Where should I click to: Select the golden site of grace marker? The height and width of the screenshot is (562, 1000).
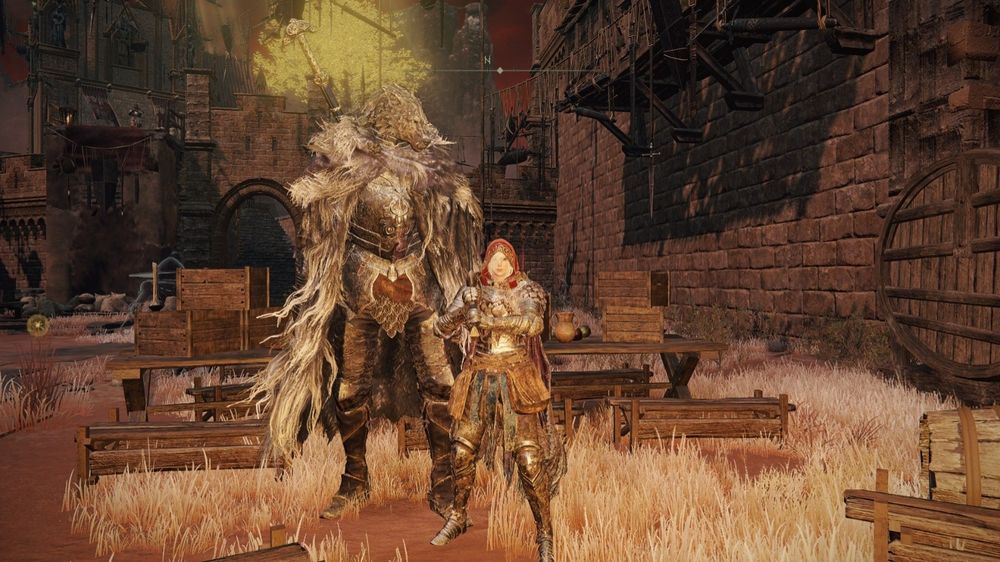38,324
